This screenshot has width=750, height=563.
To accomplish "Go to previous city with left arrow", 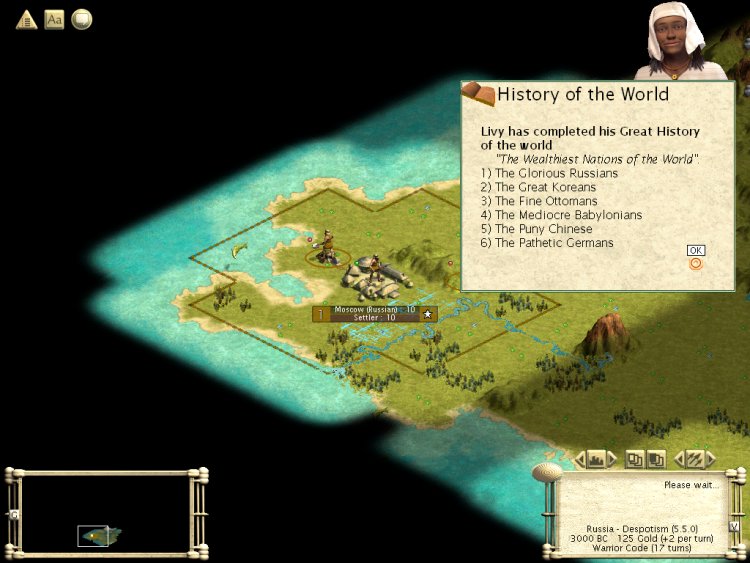I will point(579,459).
